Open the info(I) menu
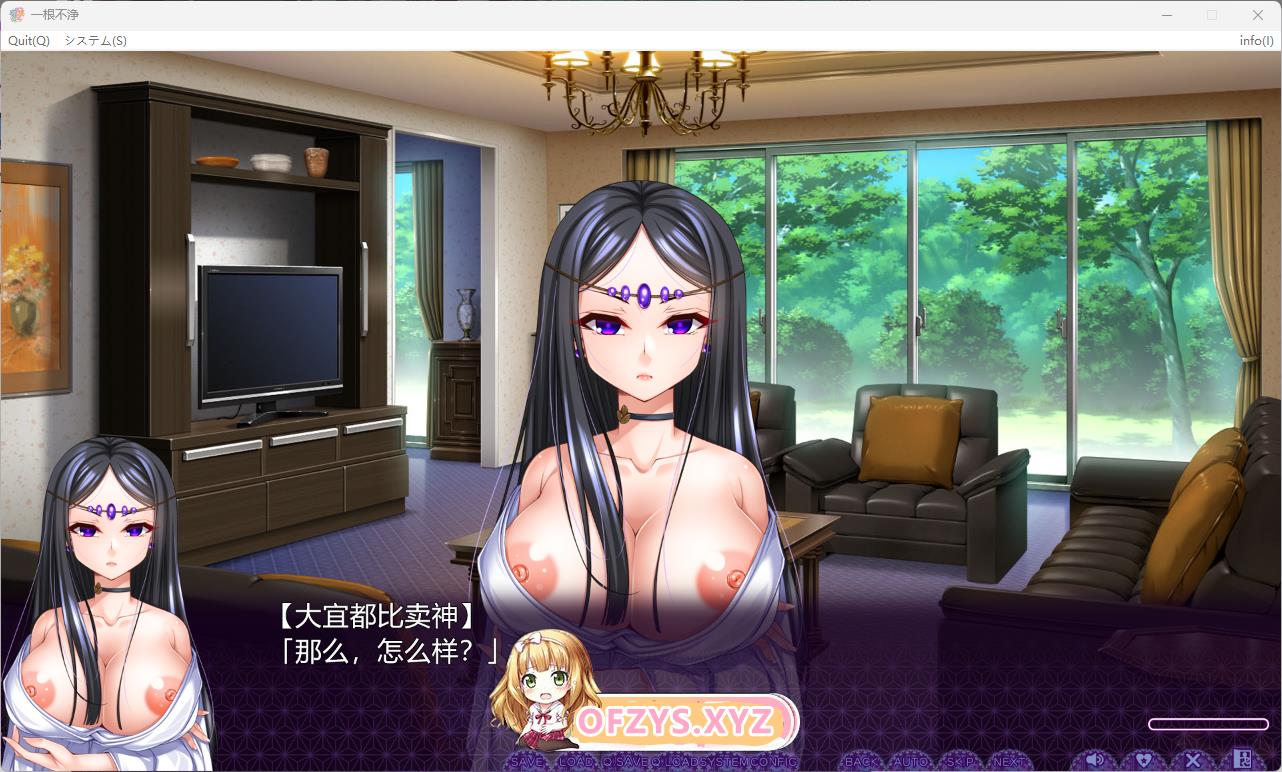The height and width of the screenshot is (772, 1282). tap(1256, 41)
